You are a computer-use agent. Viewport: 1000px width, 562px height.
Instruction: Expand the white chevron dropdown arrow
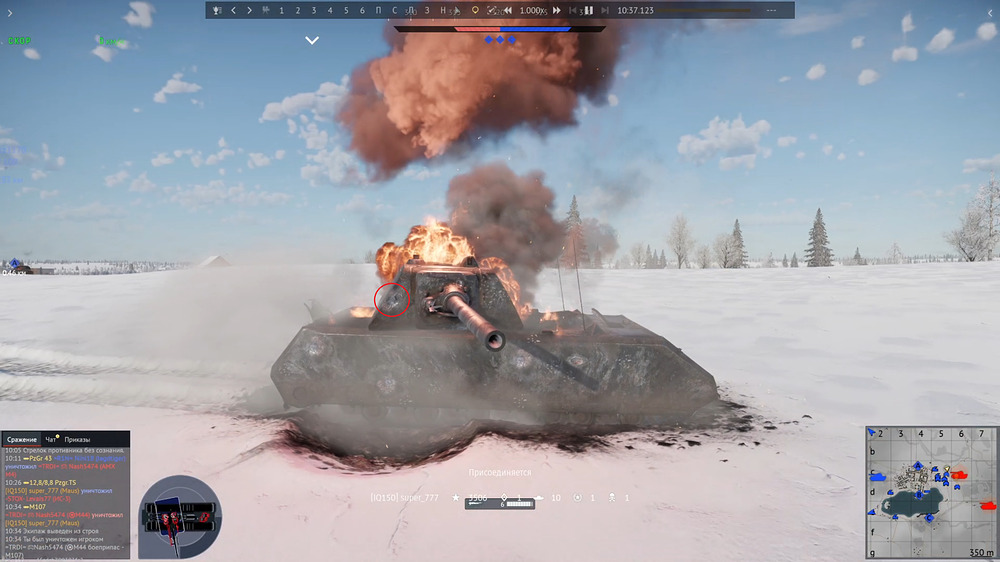pos(312,41)
